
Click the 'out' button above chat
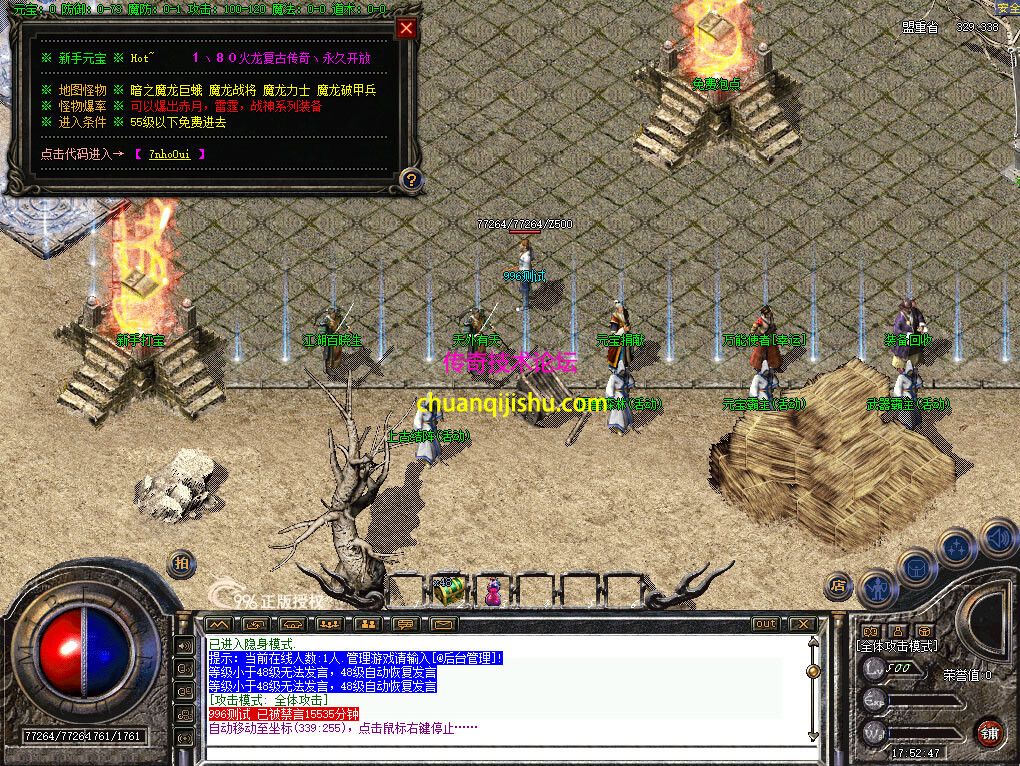(x=765, y=624)
